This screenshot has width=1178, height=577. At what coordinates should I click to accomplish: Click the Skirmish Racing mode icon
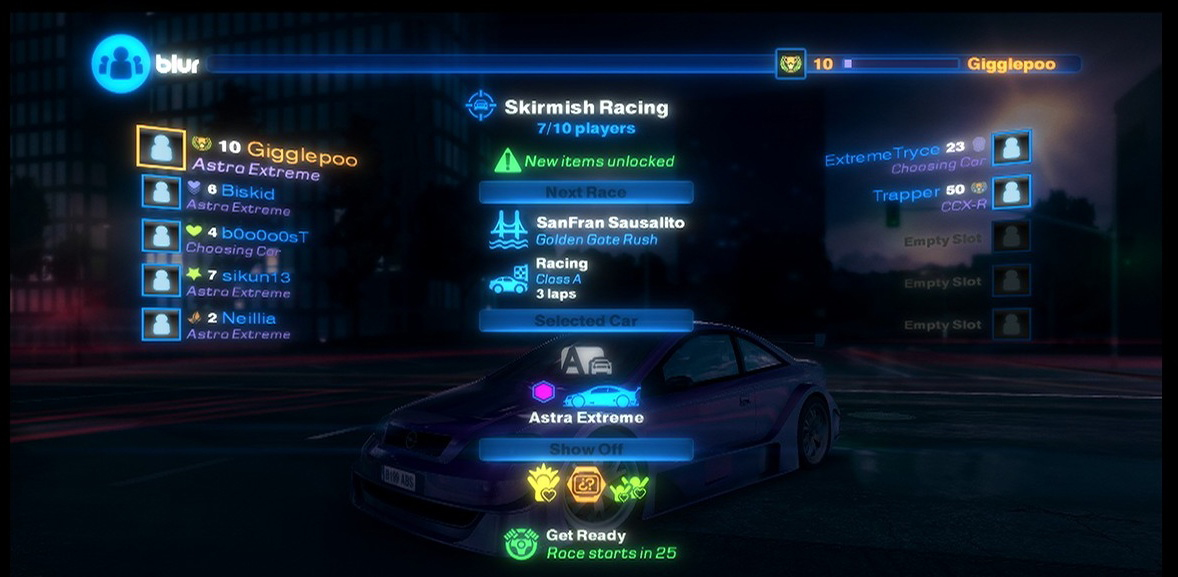tap(481, 106)
